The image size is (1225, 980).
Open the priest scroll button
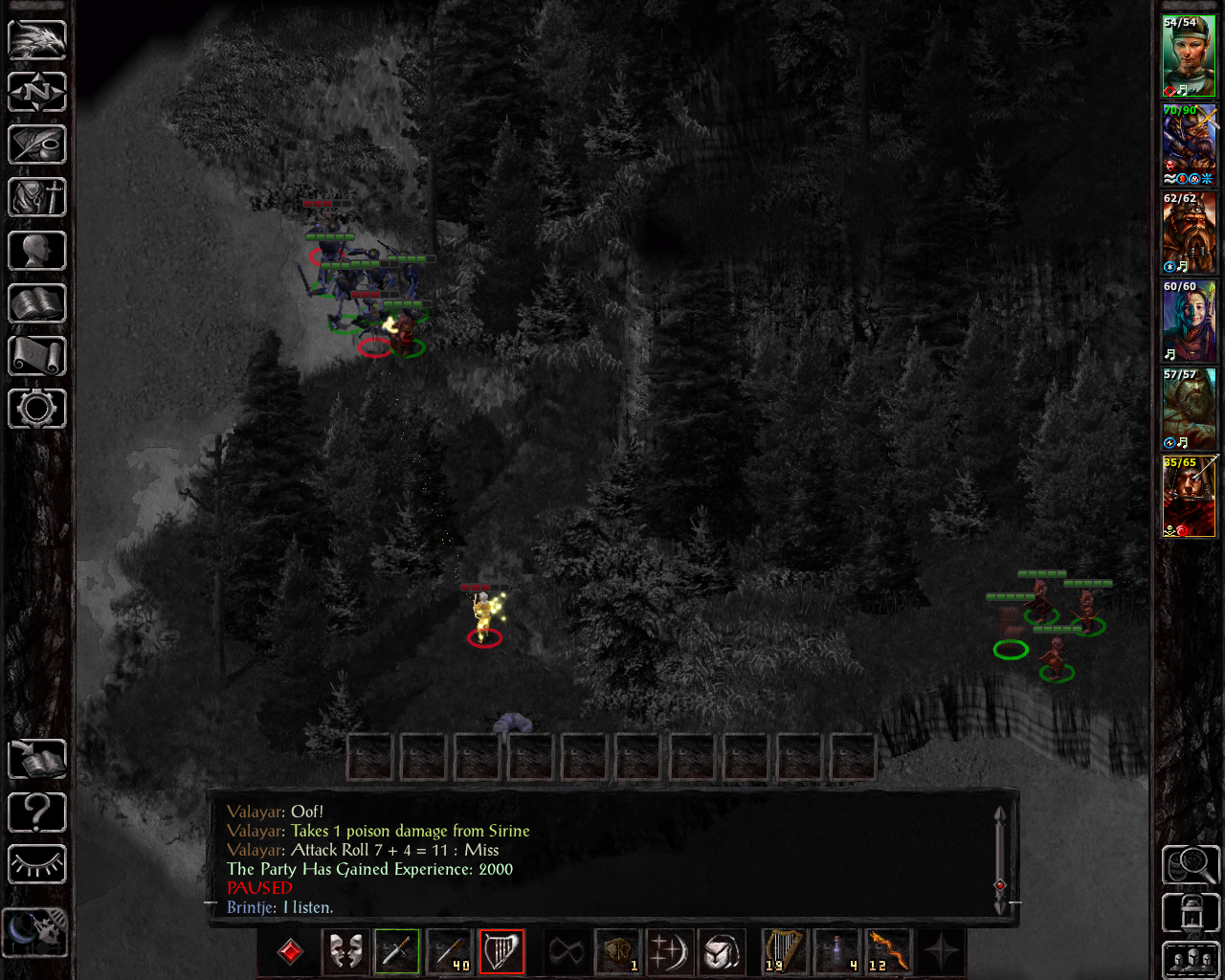[37, 356]
